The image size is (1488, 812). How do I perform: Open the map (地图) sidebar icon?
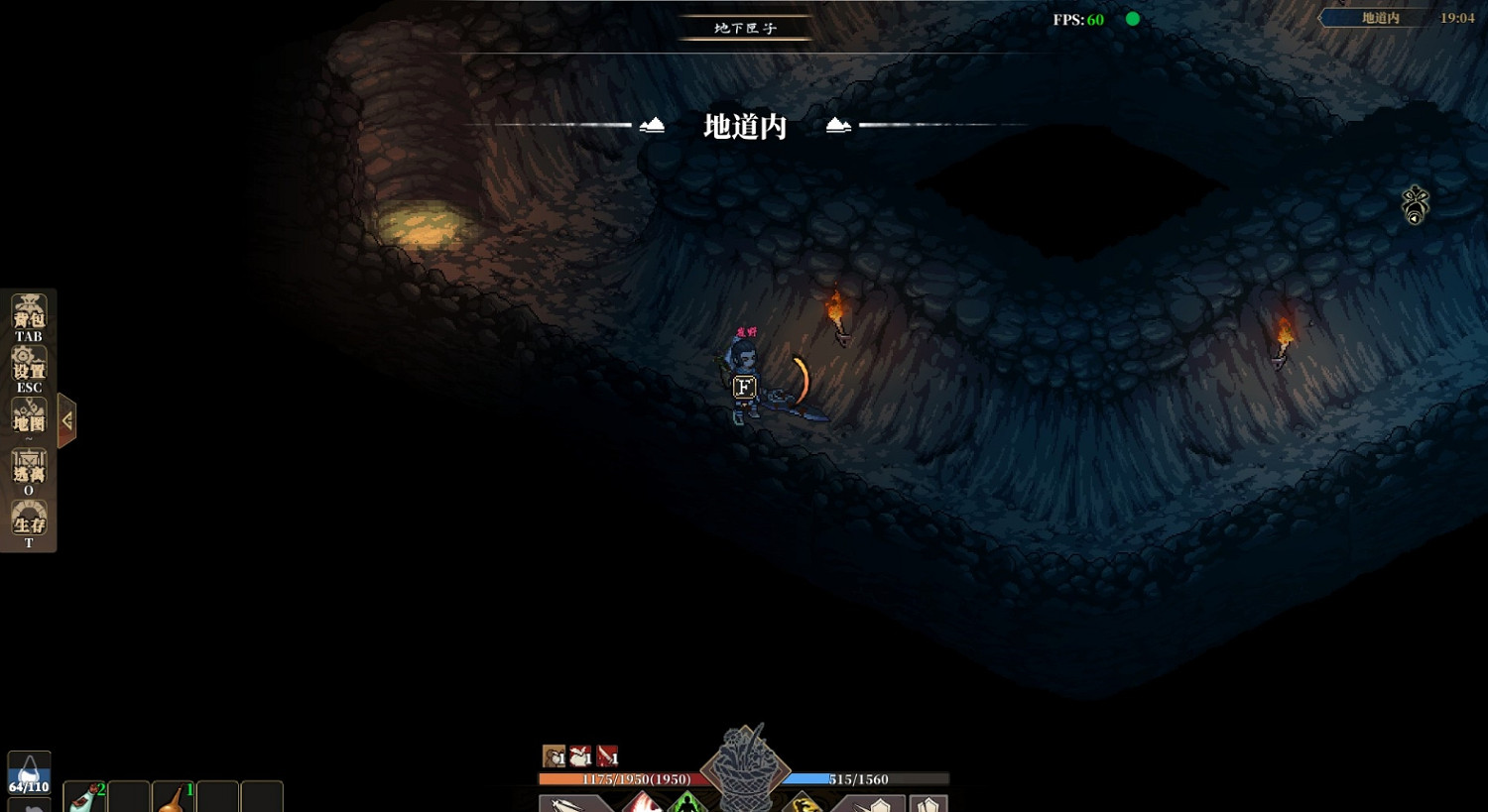pyautogui.click(x=29, y=415)
